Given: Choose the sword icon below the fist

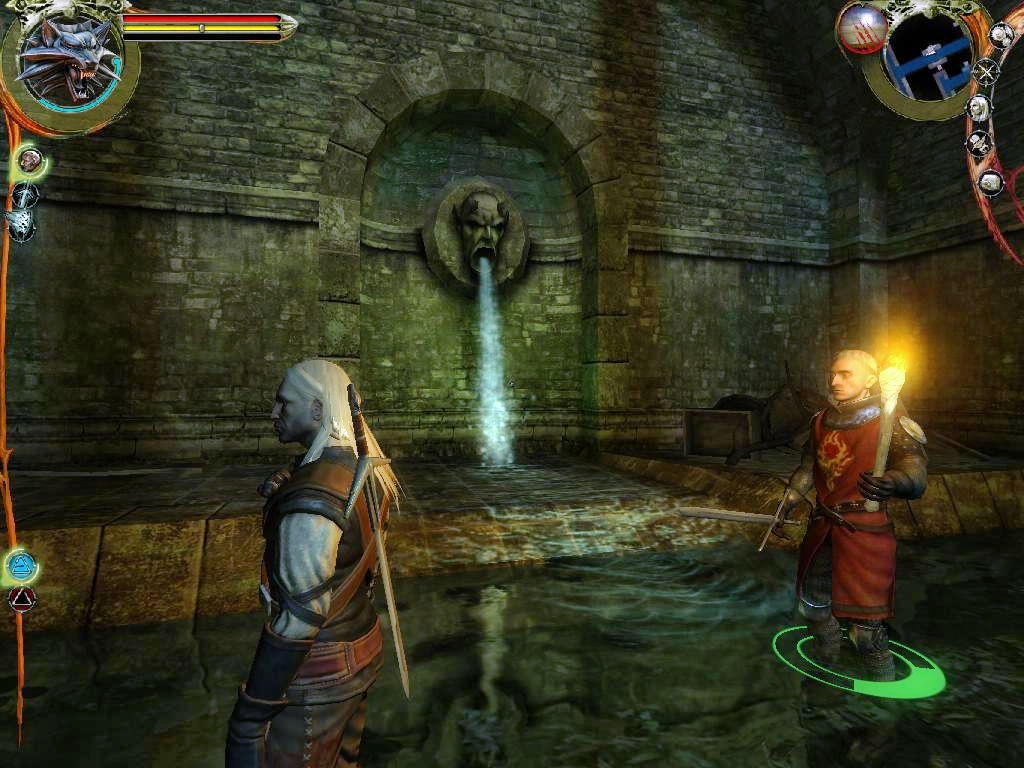Looking at the screenshot, I should (24, 194).
